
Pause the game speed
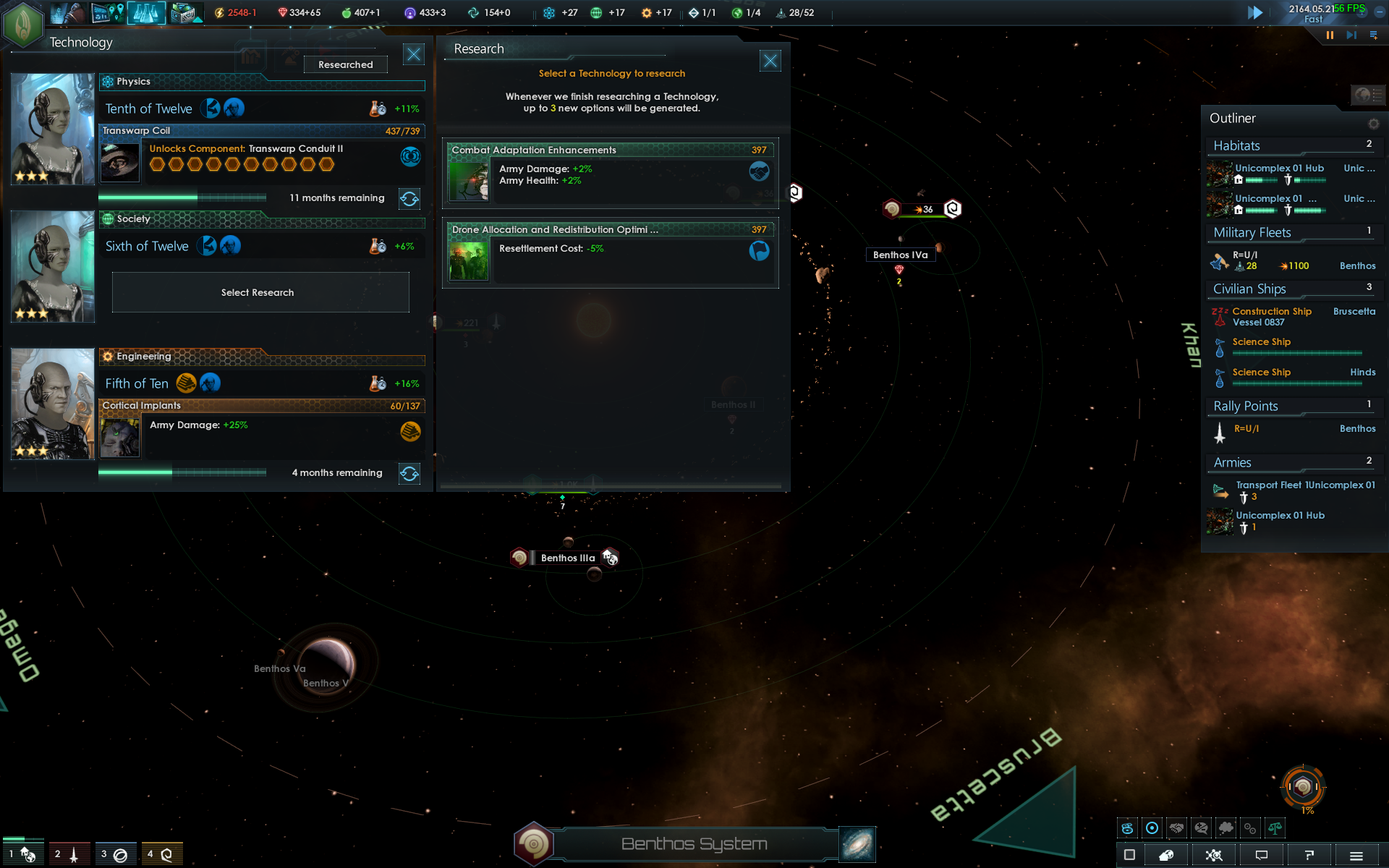click(1330, 35)
